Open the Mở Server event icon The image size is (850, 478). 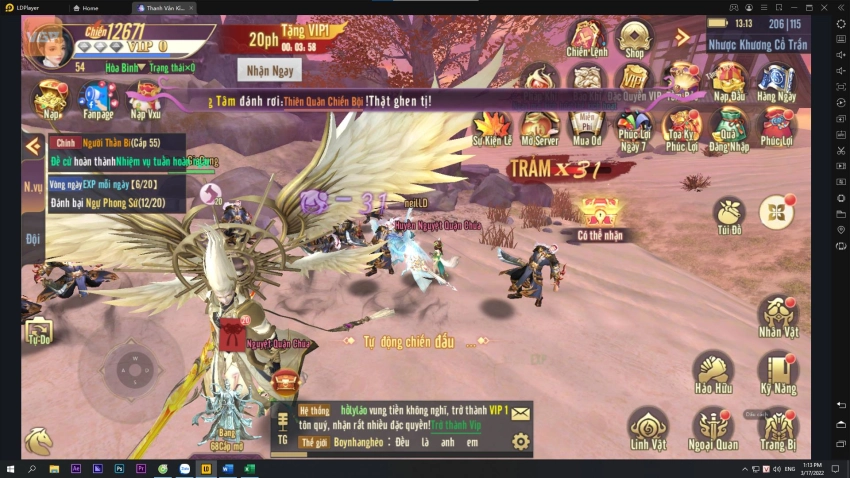pyautogui.click(x=540, y=127)
